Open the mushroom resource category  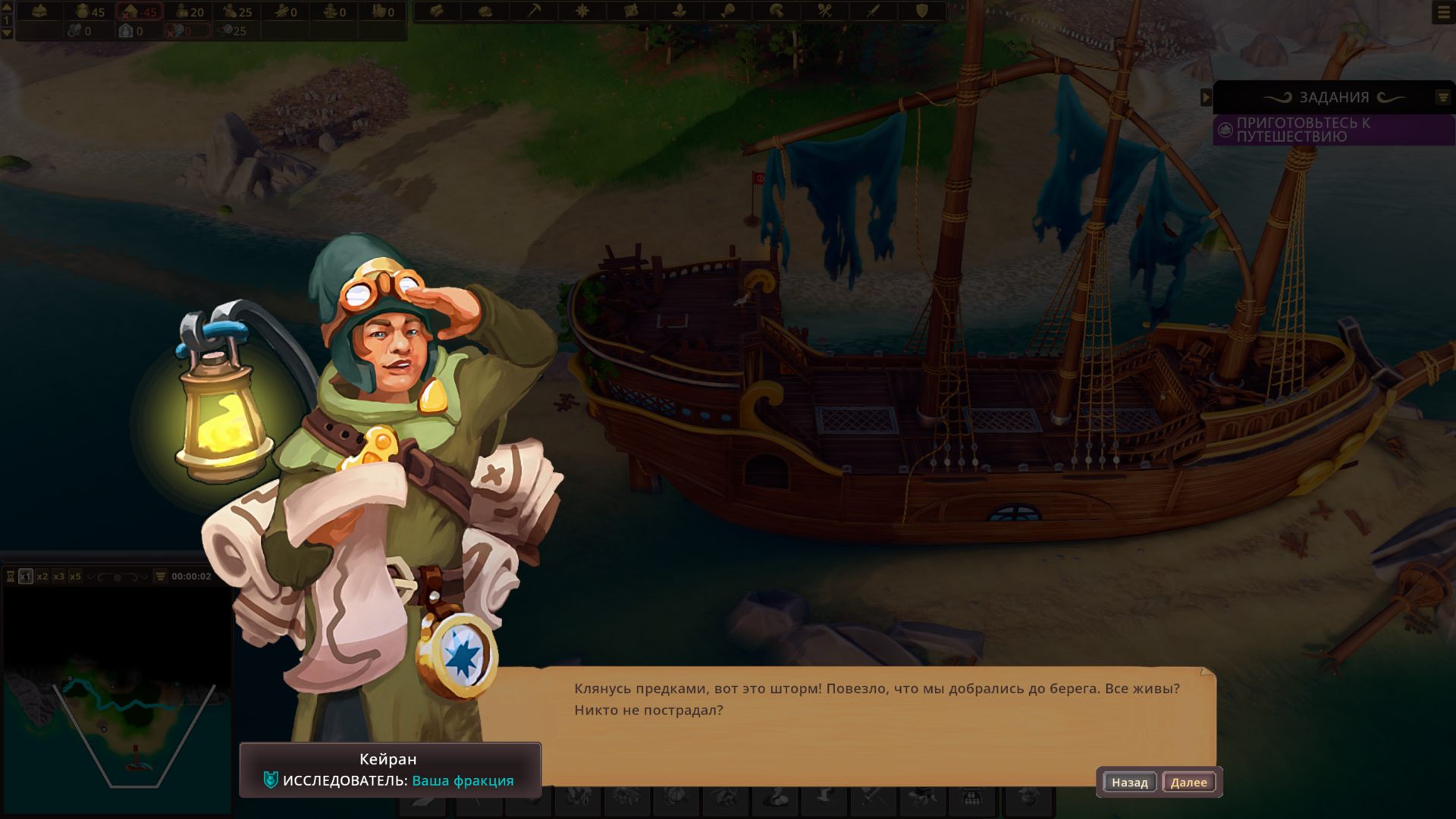tap(777, 11)
